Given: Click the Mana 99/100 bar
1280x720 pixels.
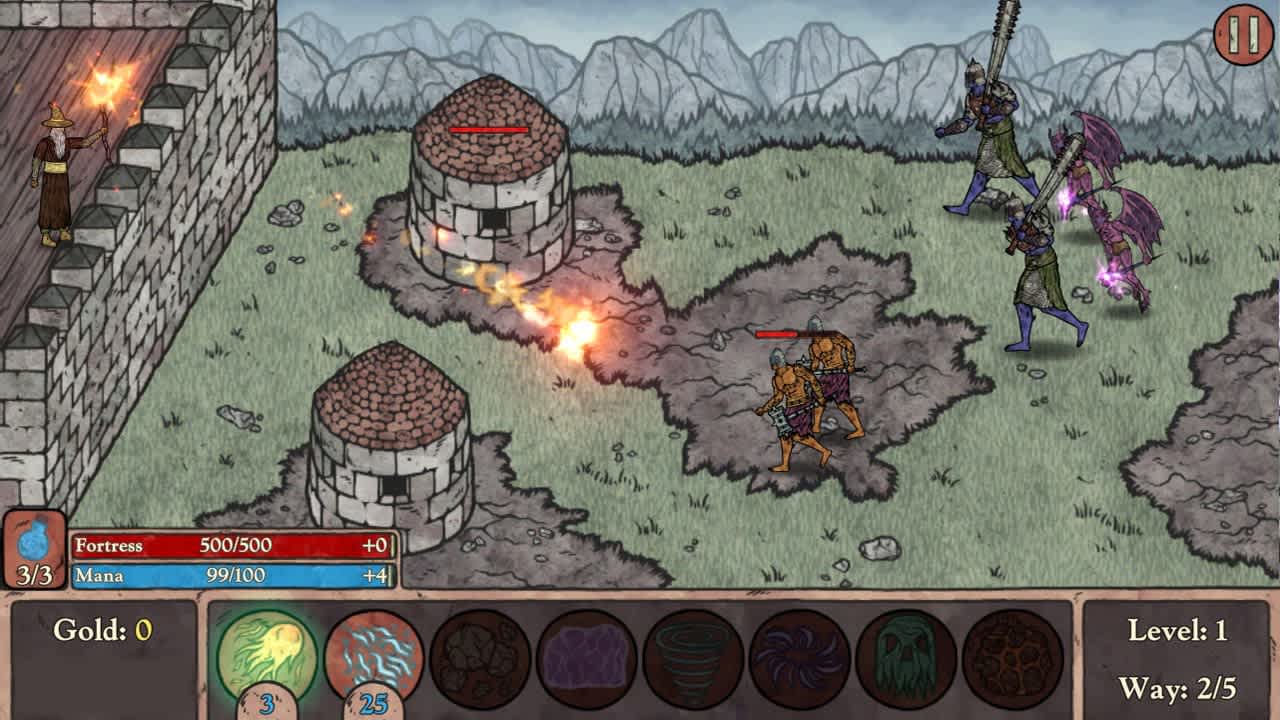Looking at the screenshot, I should point(230,575).
